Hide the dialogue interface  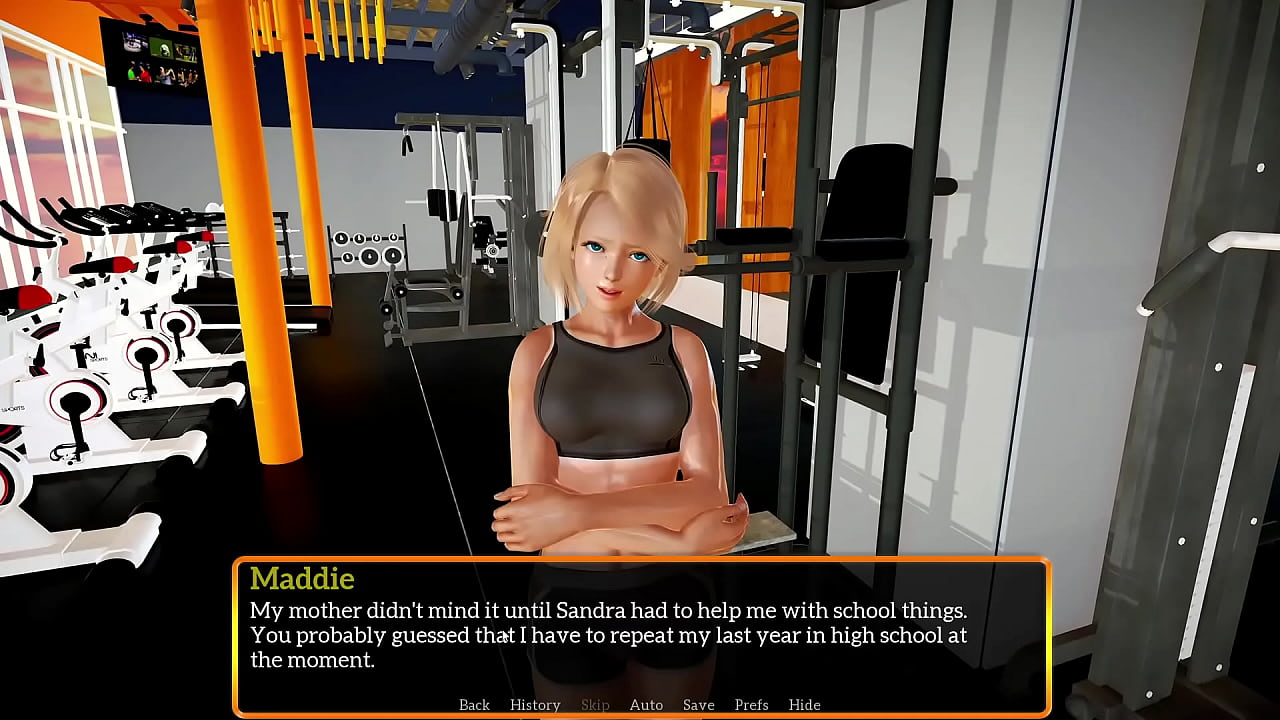click(804, 704)
